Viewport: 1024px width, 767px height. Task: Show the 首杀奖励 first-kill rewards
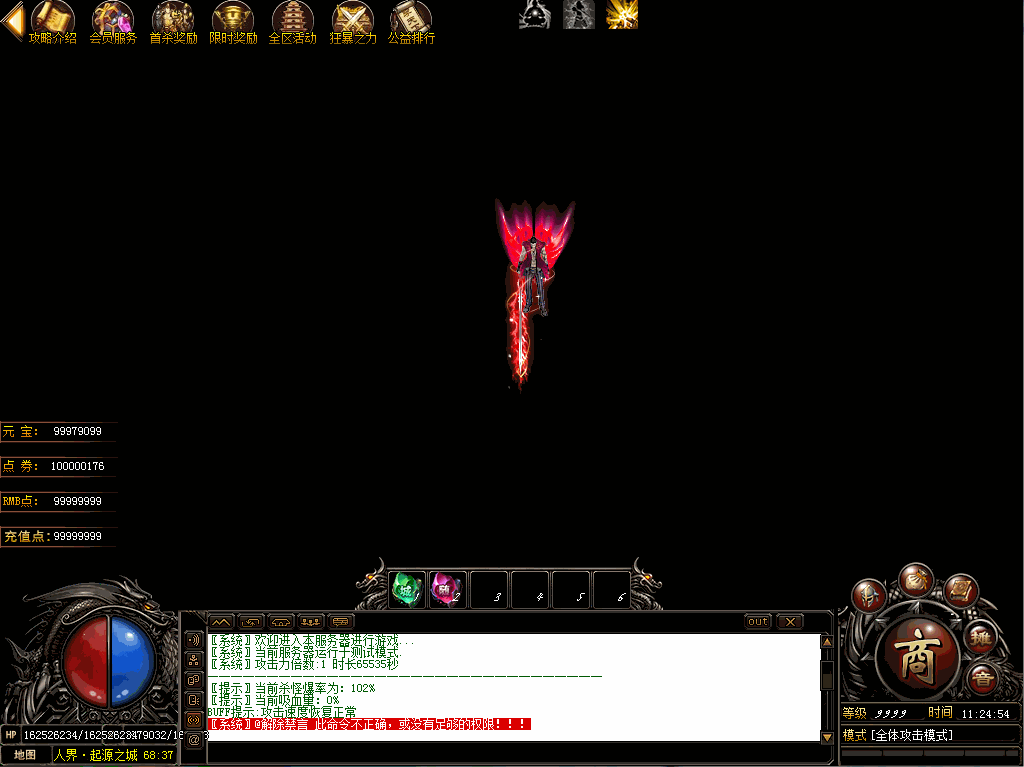(173, 20)
